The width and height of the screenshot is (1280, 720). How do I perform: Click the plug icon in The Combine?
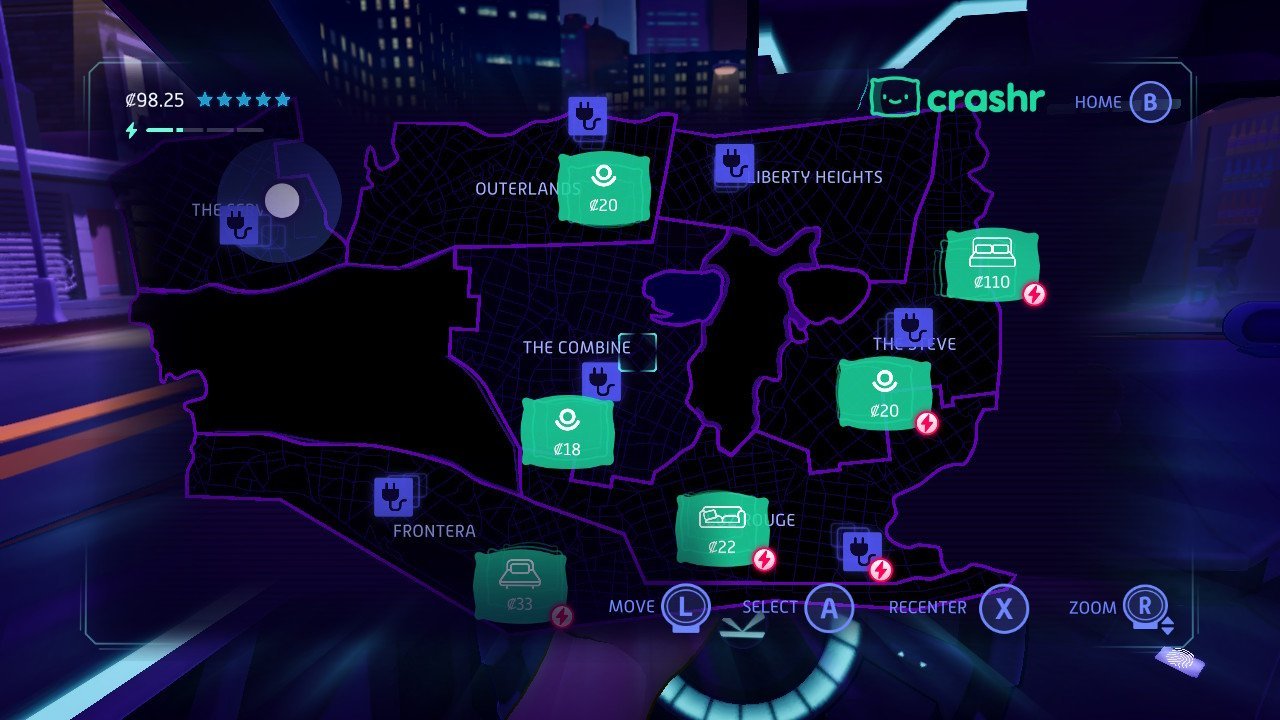point(601,380)
